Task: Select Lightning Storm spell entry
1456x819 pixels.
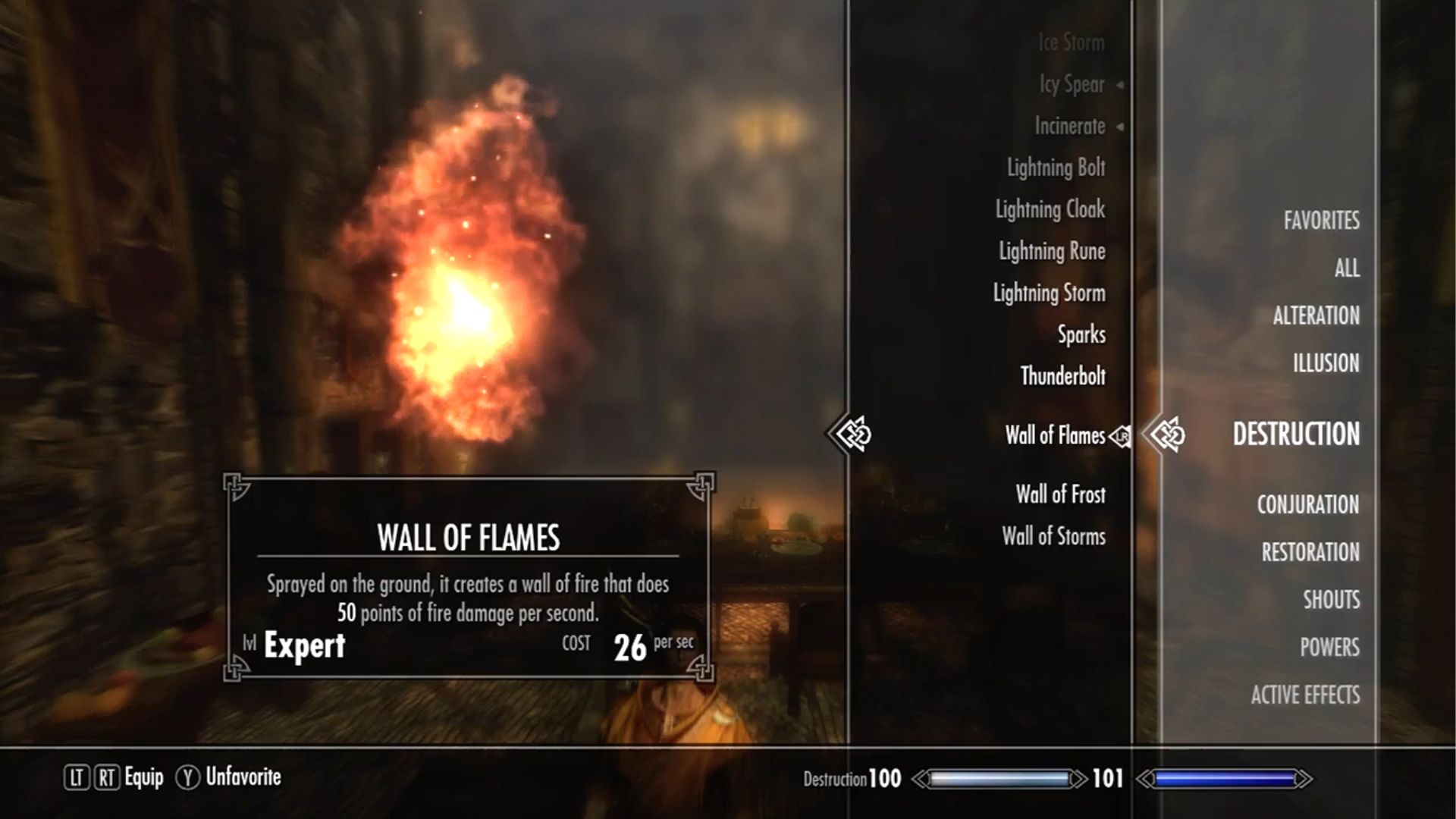Action: point(1050,293)
